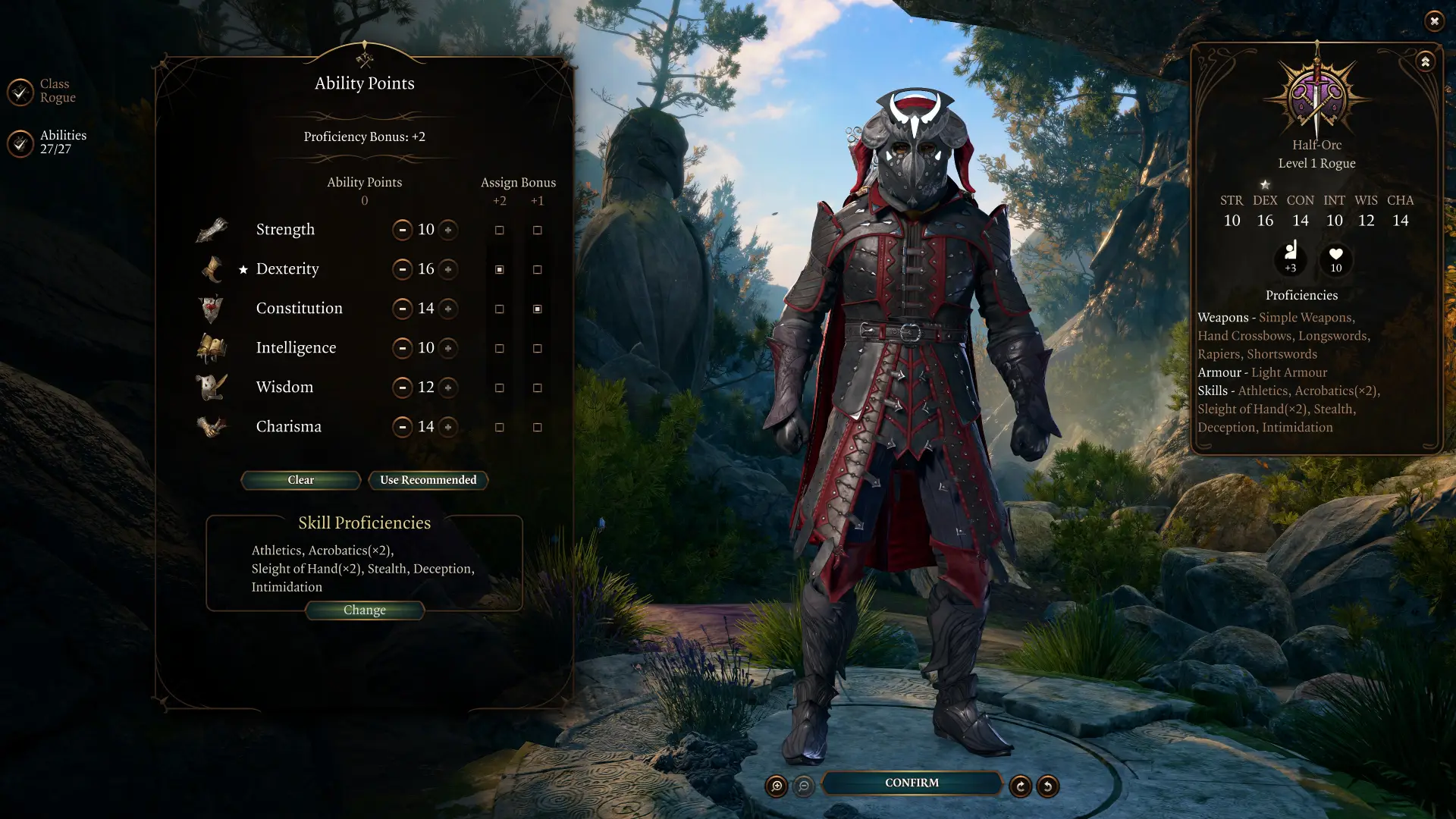The height and width of the screenshot is (819, 1456).
Task: Click the Abilities 27/27 step indicator
Action: coord(63,141)
